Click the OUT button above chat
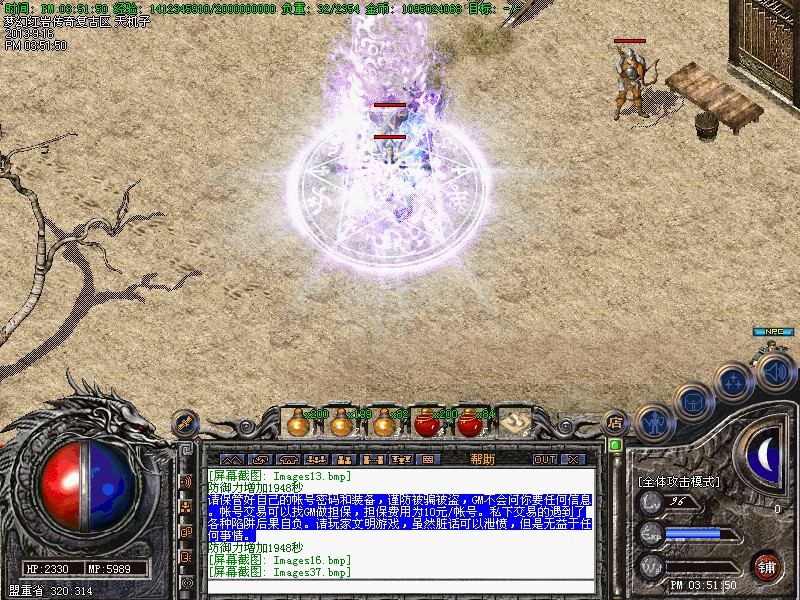The image size is (800, 600). [544, 459]
